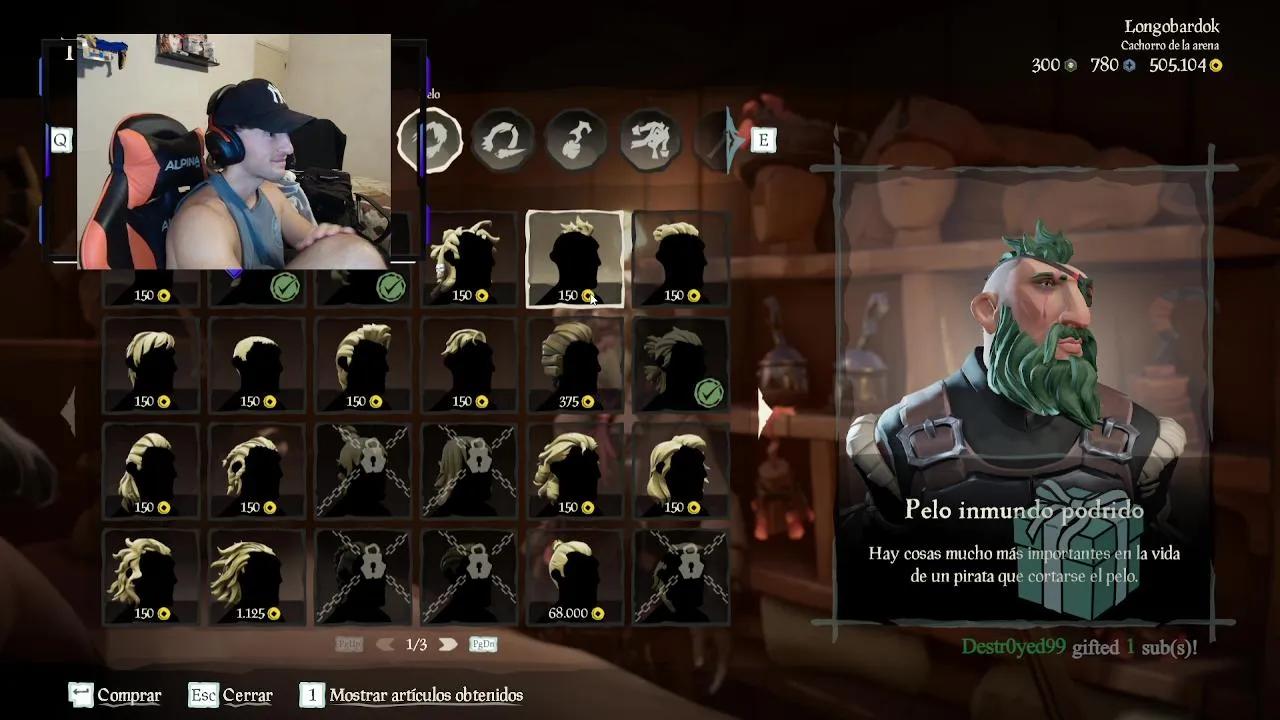The height and width of the screenshot is (720, 1280).
Task: Open the hook hand category tab
Action: point(575,139)
